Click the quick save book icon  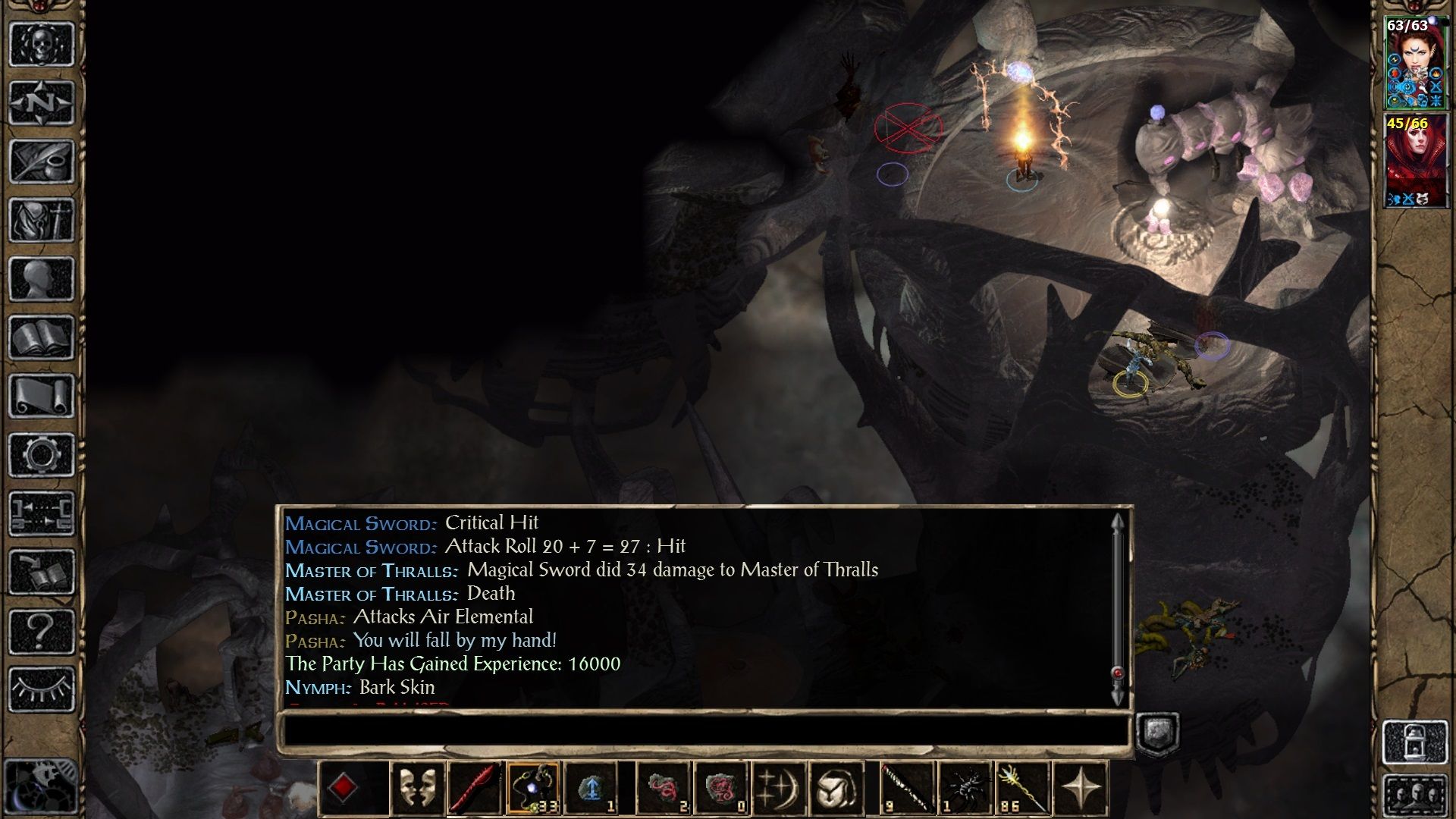point(41,573)
